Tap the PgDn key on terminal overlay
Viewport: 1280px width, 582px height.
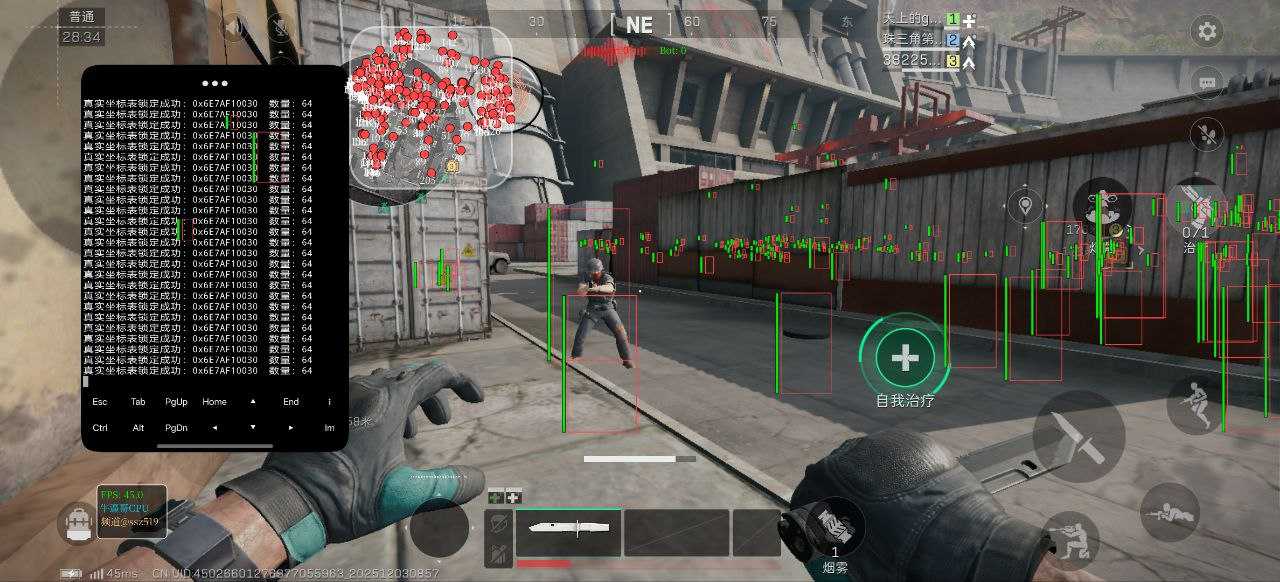coord(176,428)
